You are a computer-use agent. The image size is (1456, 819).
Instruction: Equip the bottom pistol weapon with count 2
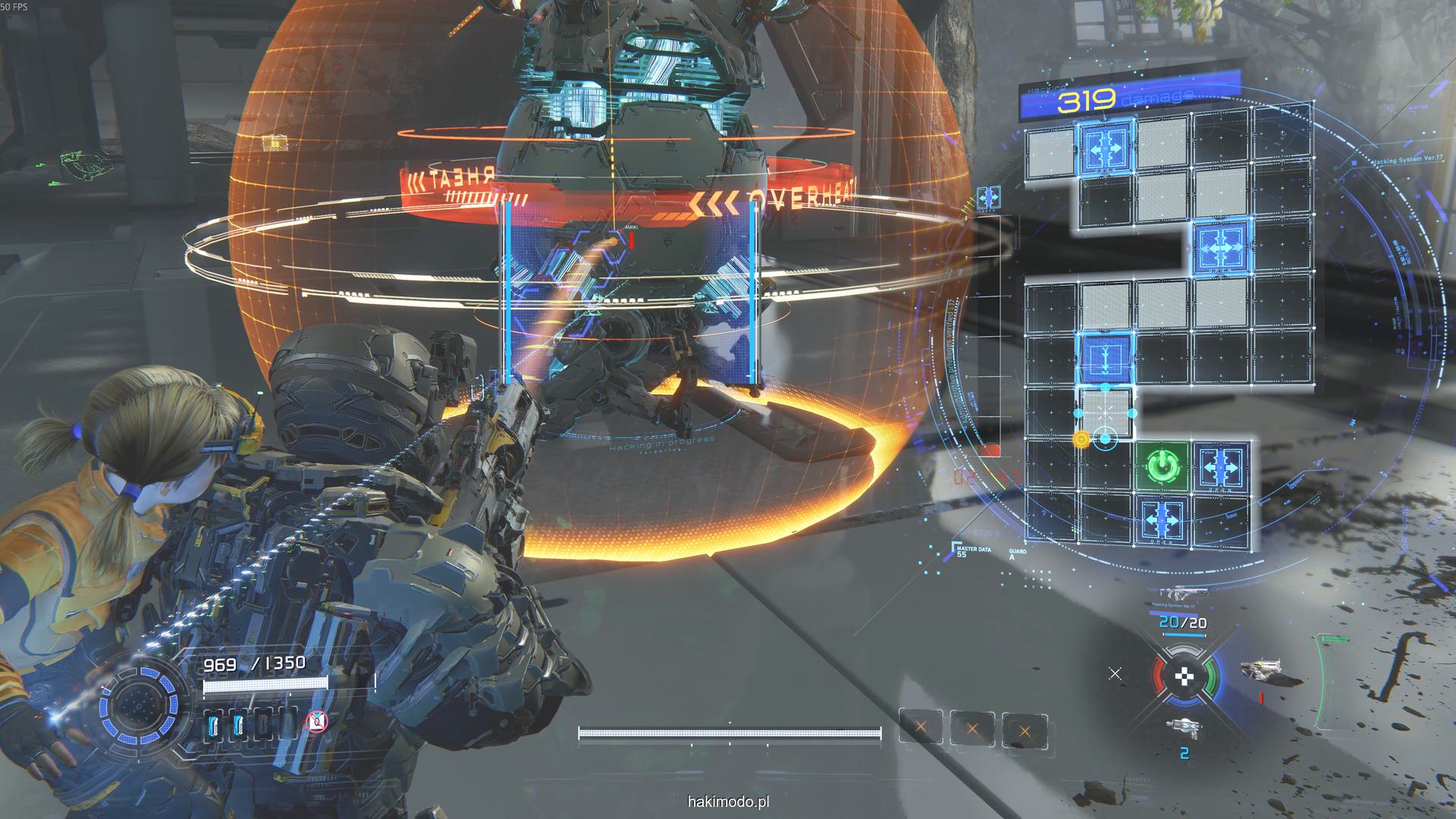tap(1184, 729)
